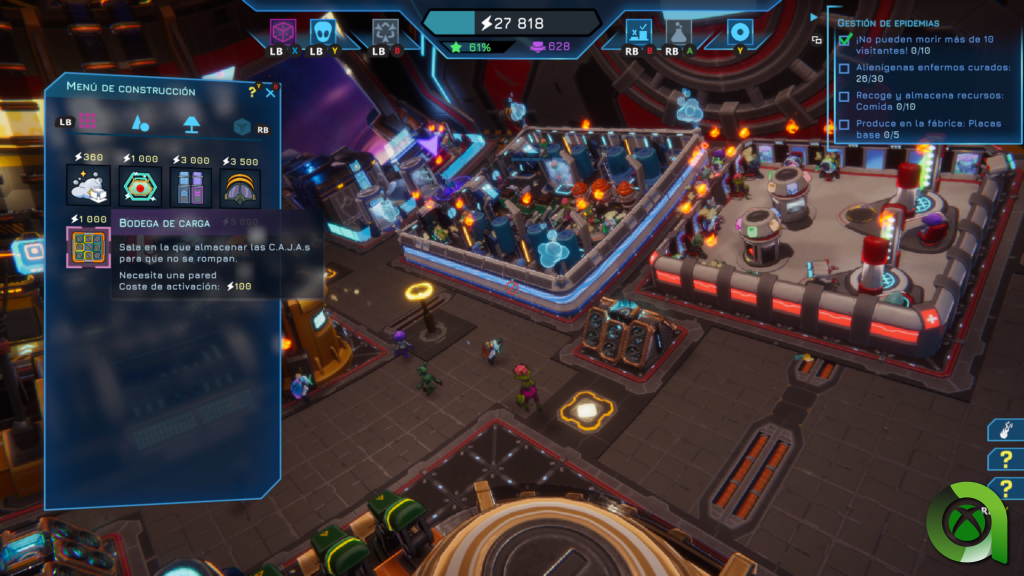This screenshot has height=576, width=1024.
Task: Click the recycle arrows icon in top bar
Action: coord(385,32)
